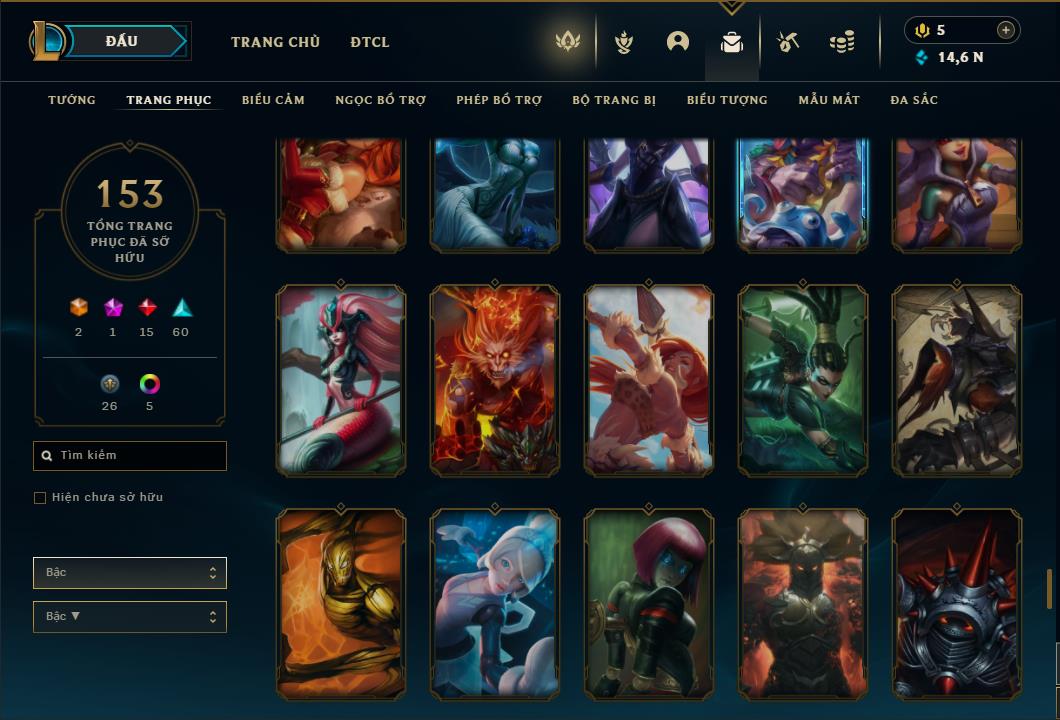Go to TRANG CHỦ home page
This screenshot has width=1060, height=720.
pos(275,42)
